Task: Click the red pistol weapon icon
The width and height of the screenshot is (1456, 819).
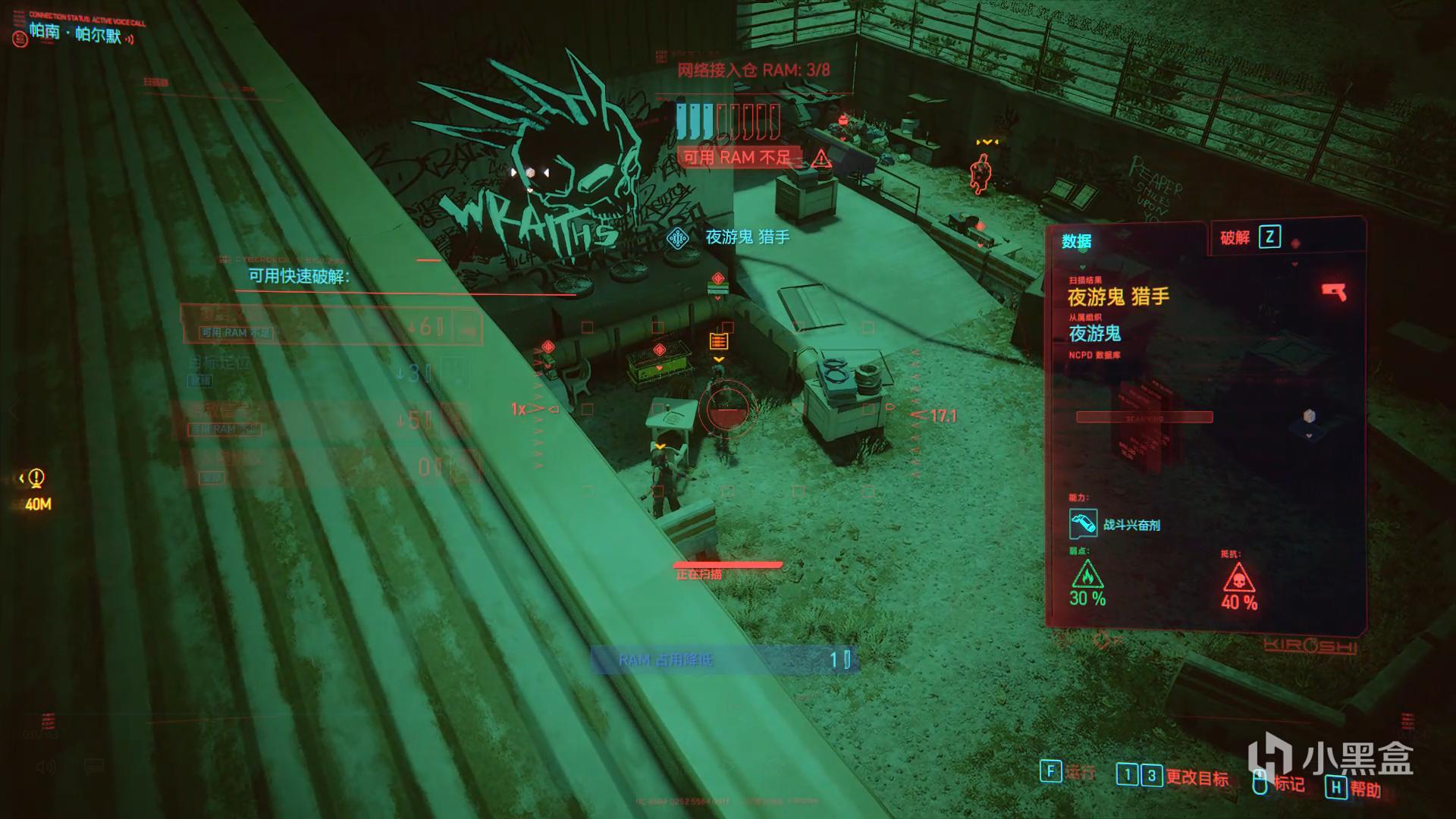Action: point(1333,292)
